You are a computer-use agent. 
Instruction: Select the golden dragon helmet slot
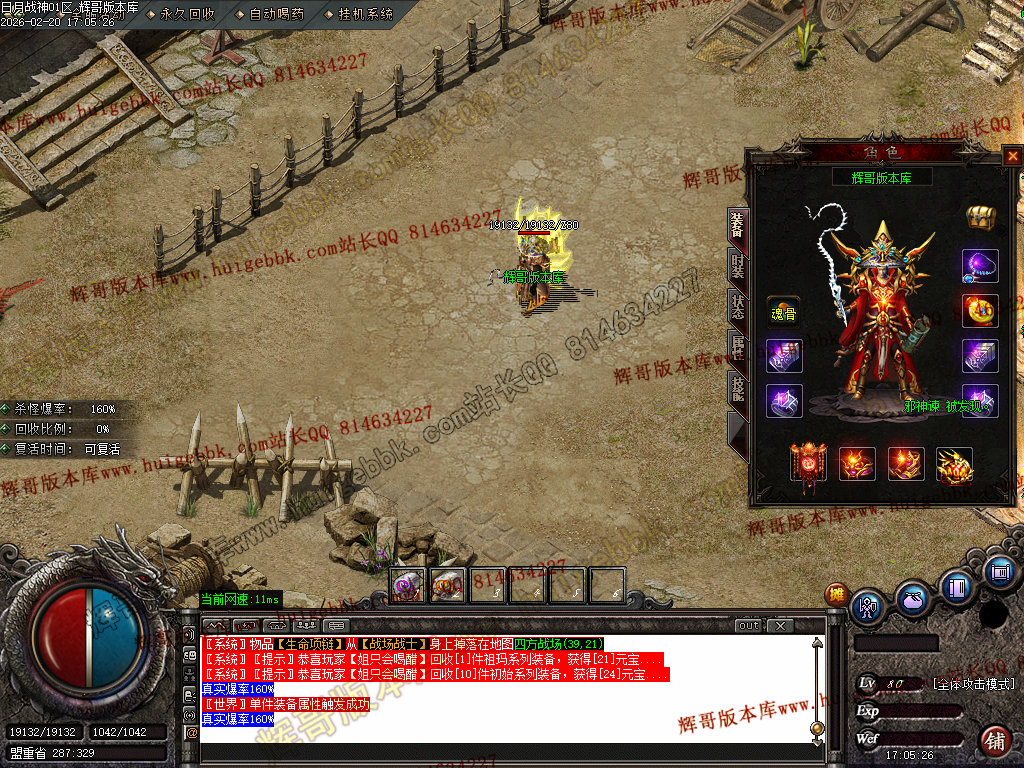point(954,465)
